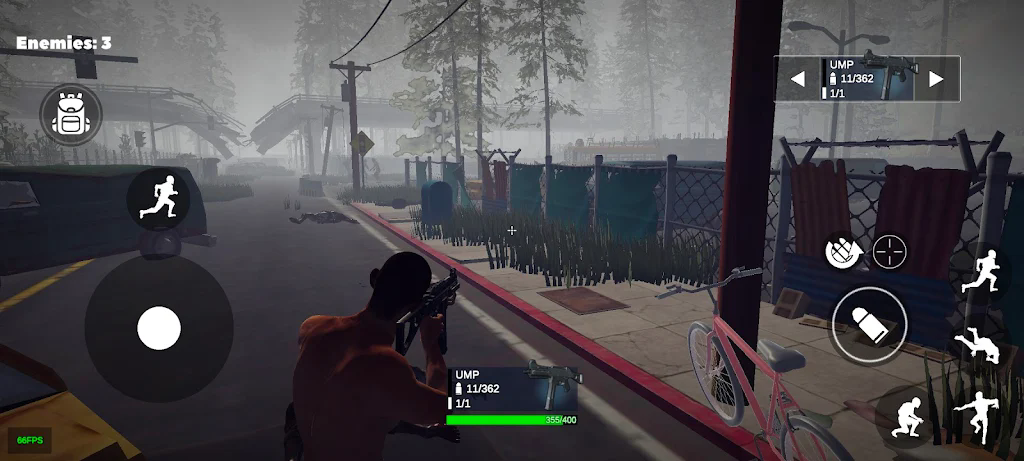Viewport: 1024px width, 461px height.
Task: Tap the running figure button on the right
Action: (983, 273)
